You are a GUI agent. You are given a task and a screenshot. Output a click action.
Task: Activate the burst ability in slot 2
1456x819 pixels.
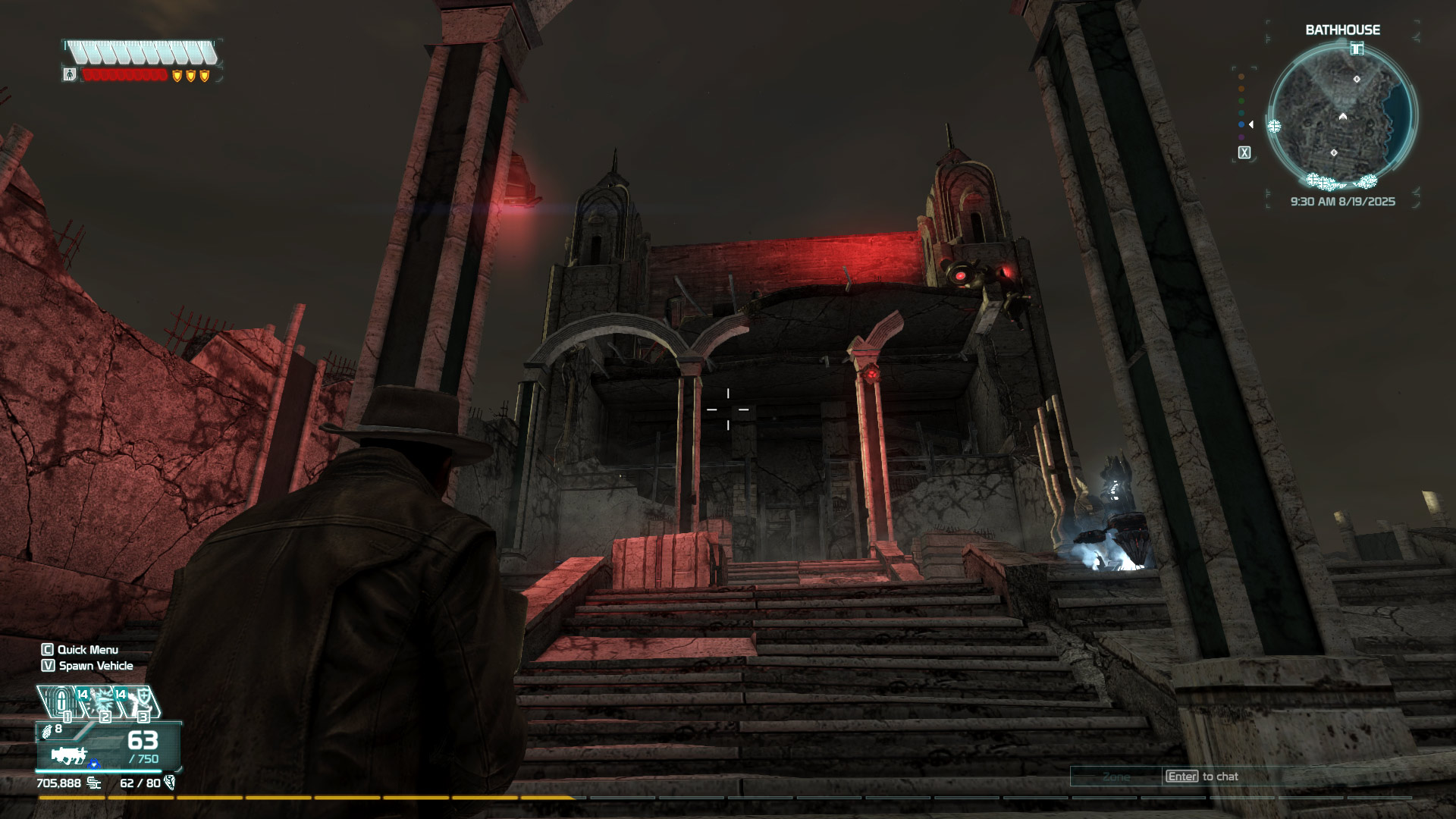click(x=101, y=701)
